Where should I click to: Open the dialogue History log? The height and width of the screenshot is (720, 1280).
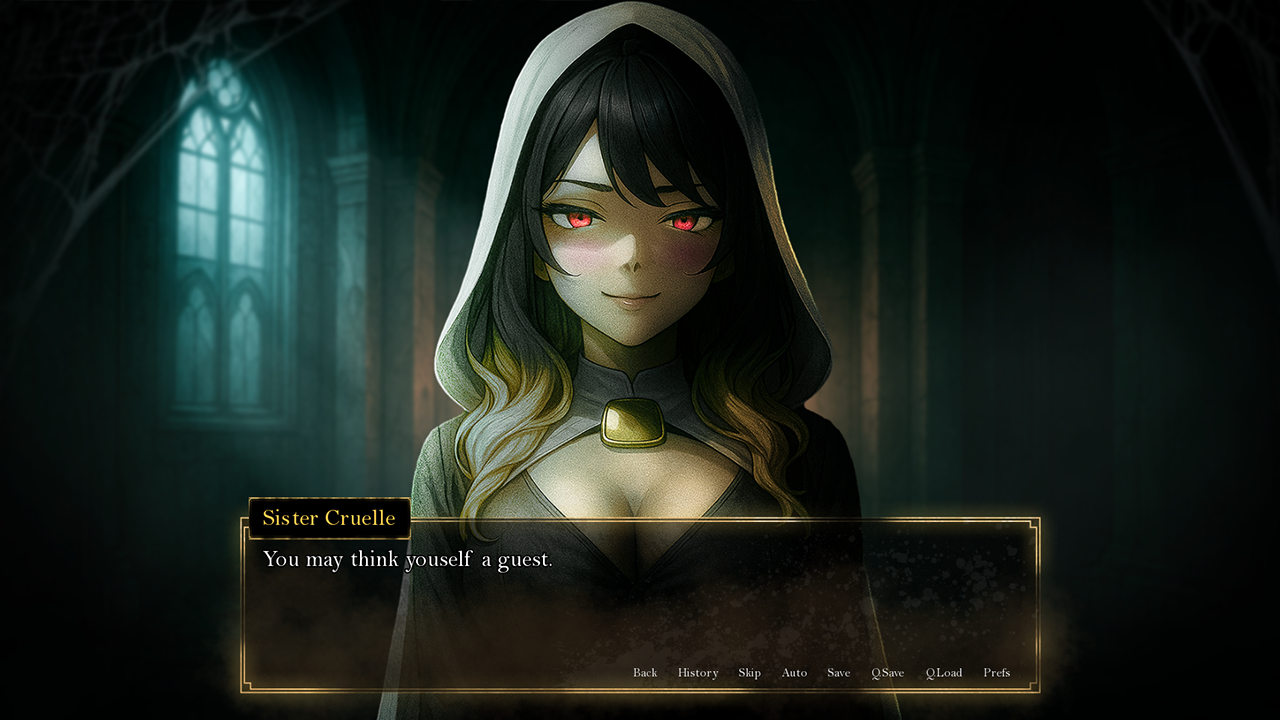(x=698, y=673)
